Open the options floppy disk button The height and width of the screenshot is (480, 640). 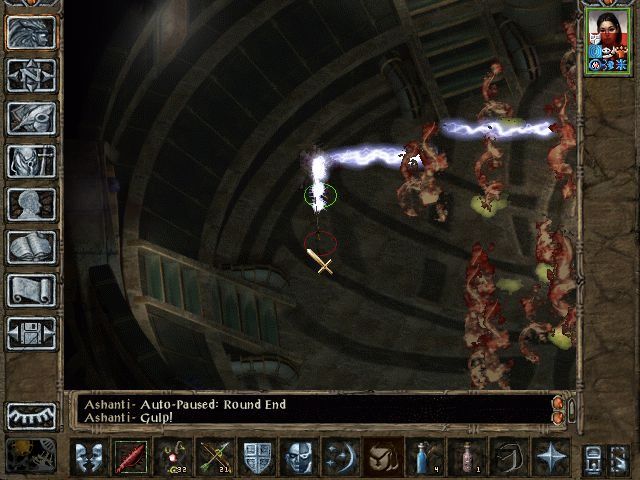click(31, 333)
